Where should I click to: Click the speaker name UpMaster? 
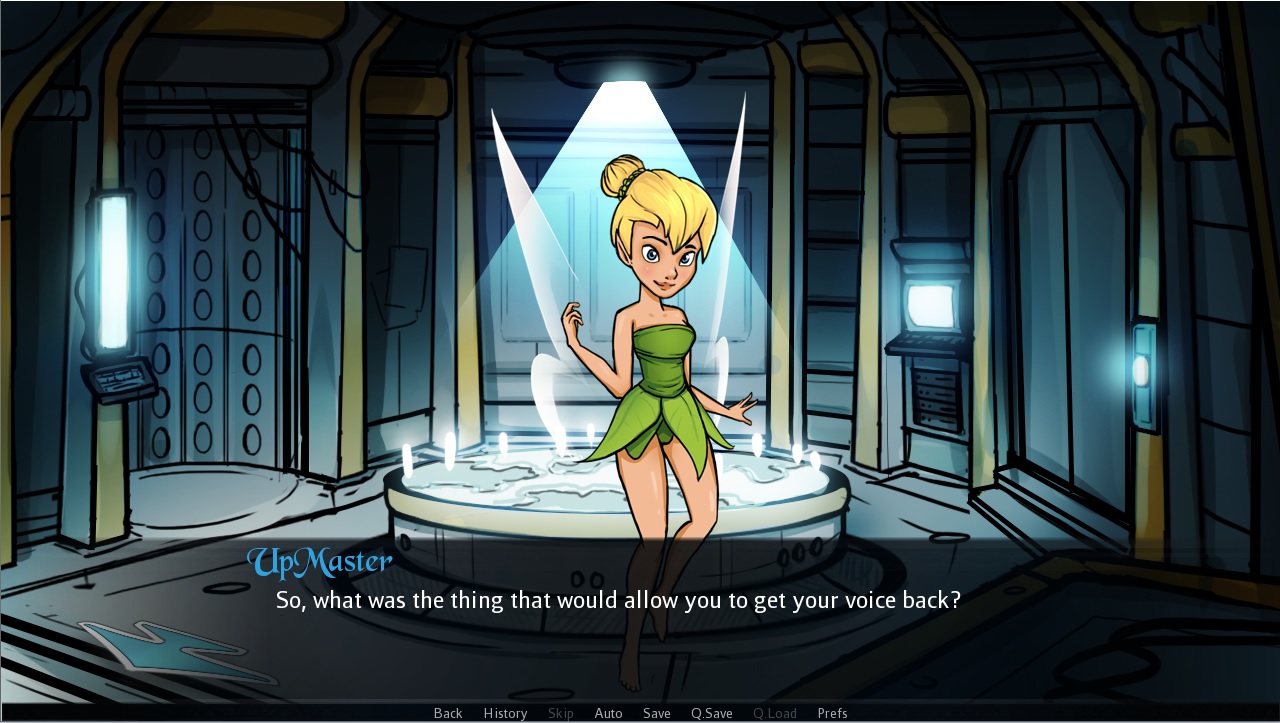(320, 562)
